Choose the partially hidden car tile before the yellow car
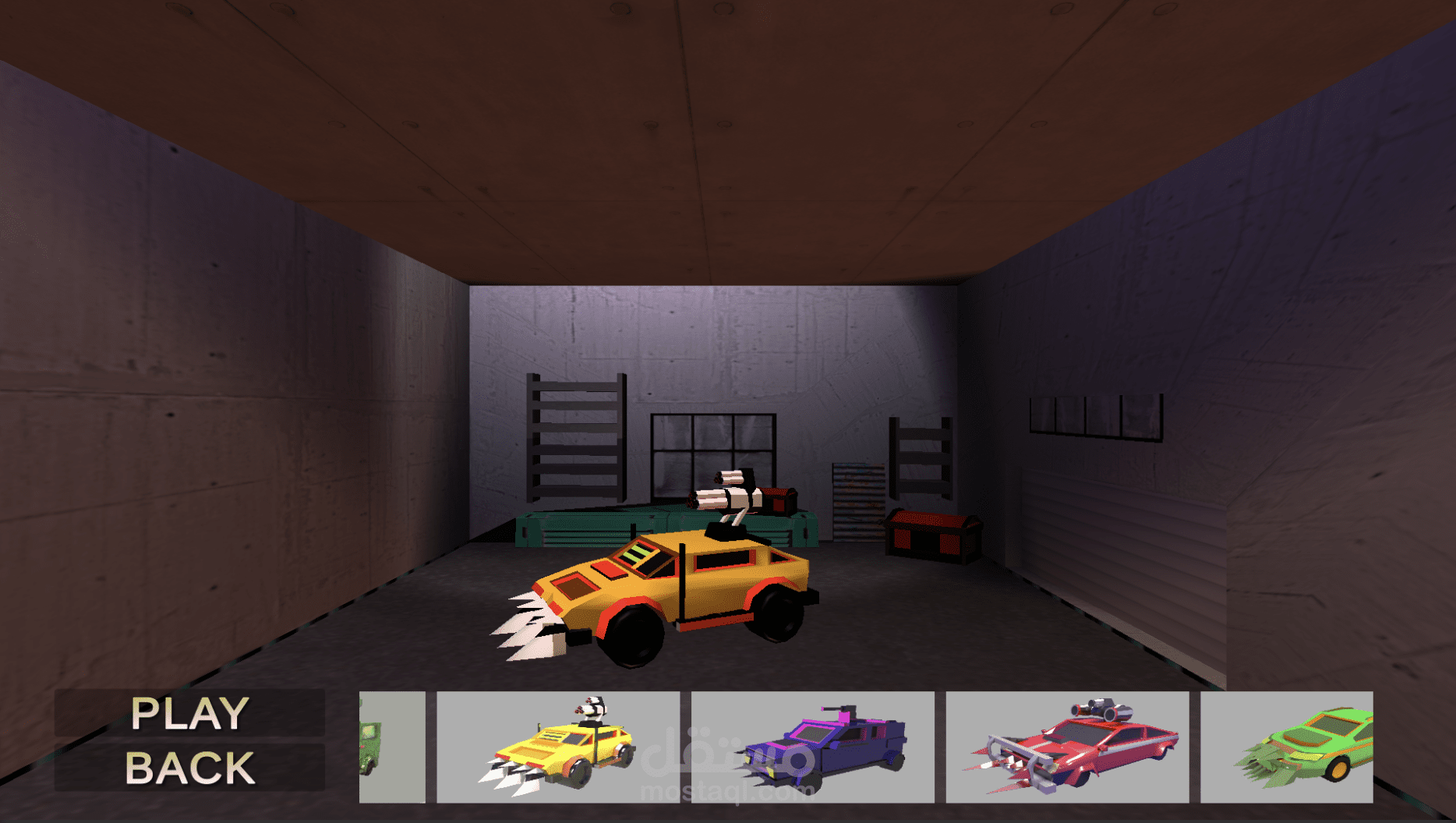Viewport: 1456px width, 823px height. click(x=392, y=747)
